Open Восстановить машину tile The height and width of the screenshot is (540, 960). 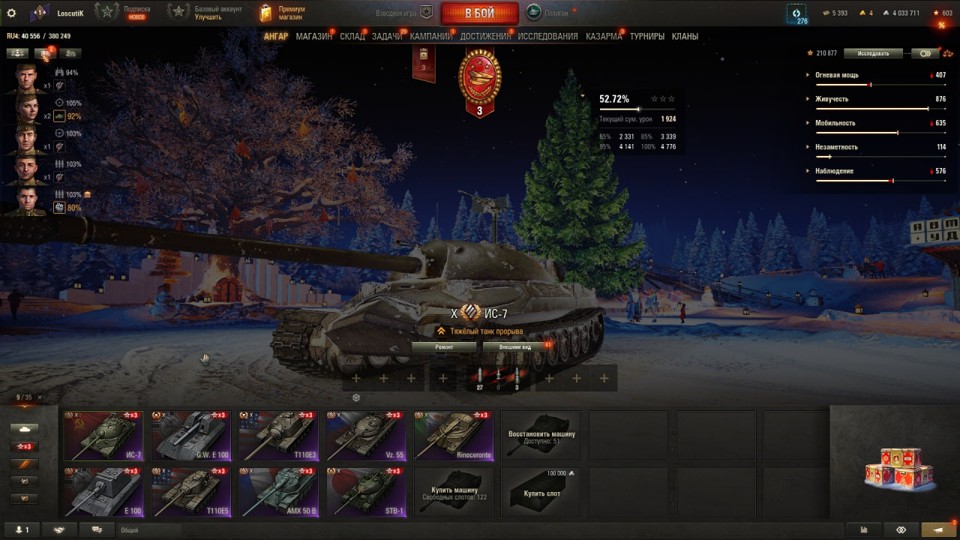540,435
